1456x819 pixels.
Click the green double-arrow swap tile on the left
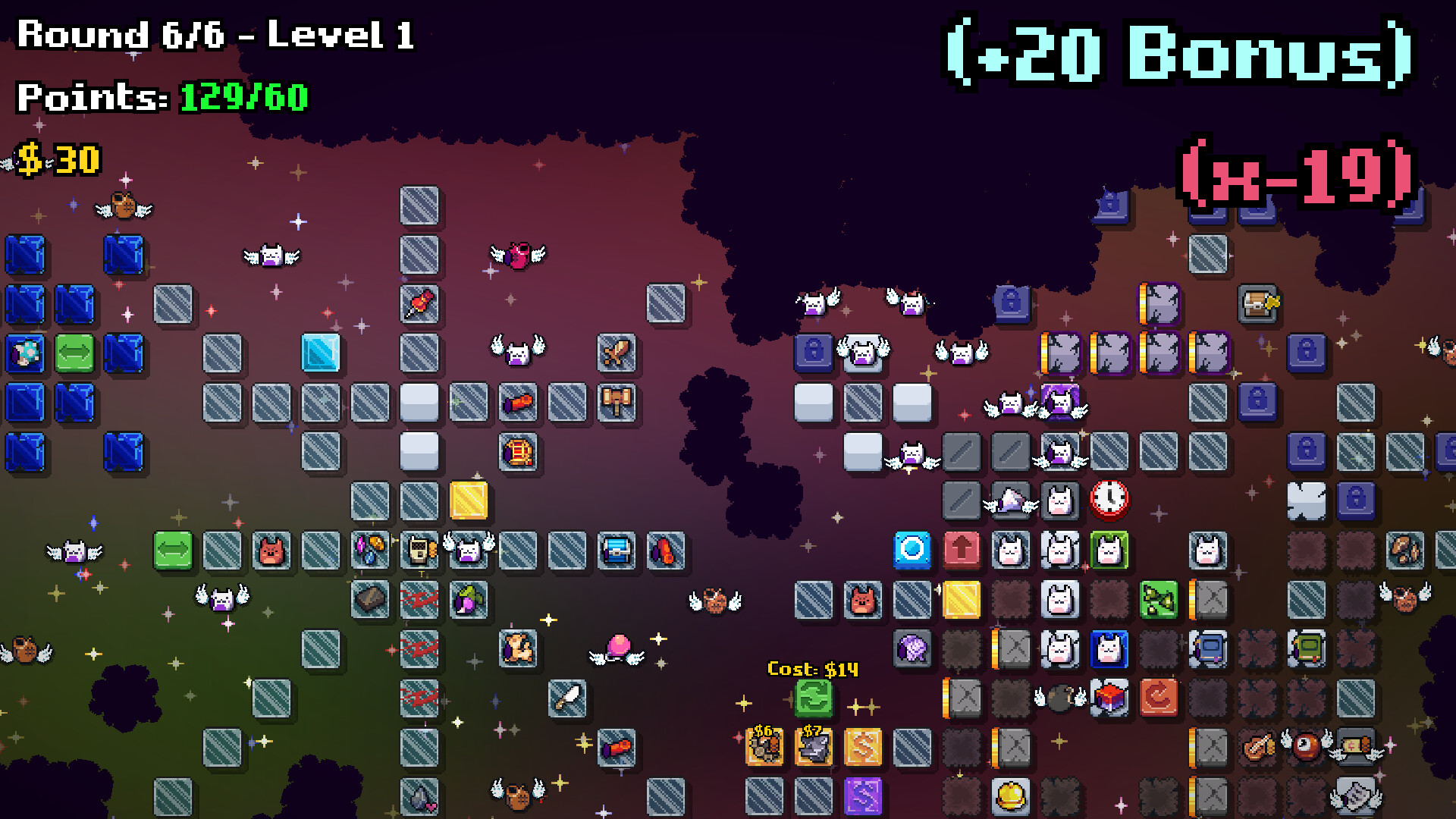174,551
